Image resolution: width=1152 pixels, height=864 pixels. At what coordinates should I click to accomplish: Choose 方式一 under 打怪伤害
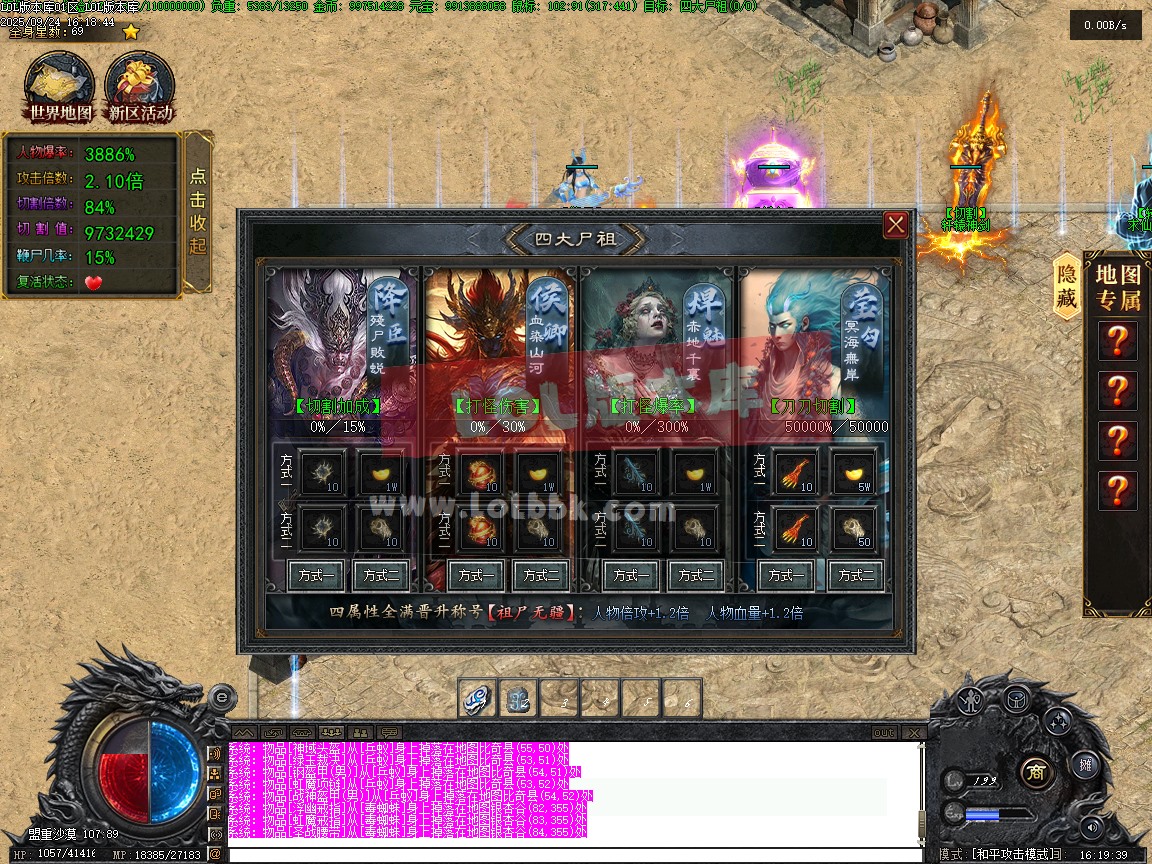[x=475, y=575]
